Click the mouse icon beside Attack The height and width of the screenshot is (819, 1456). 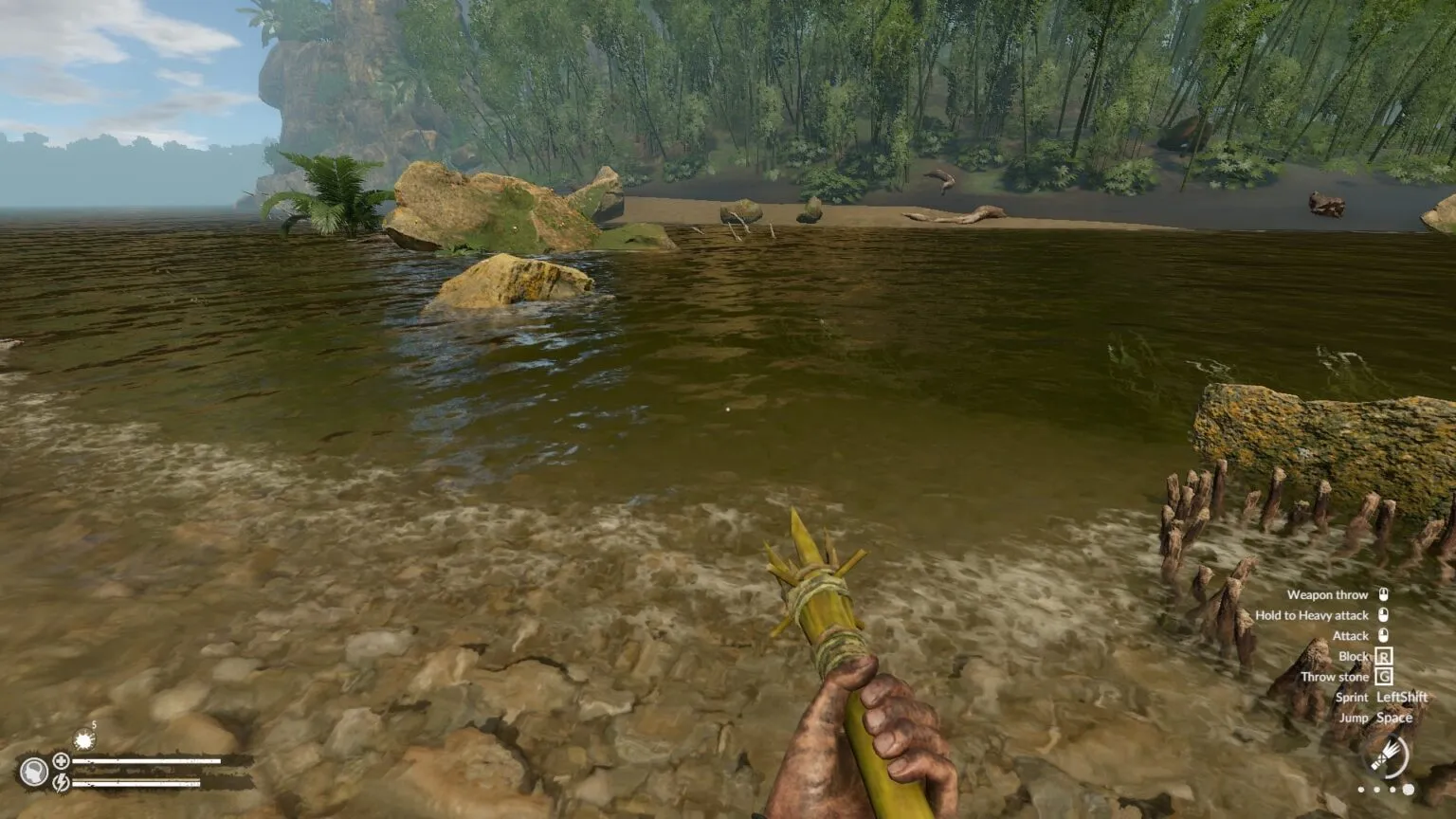pyautogui.click(x=1384, y=635)
